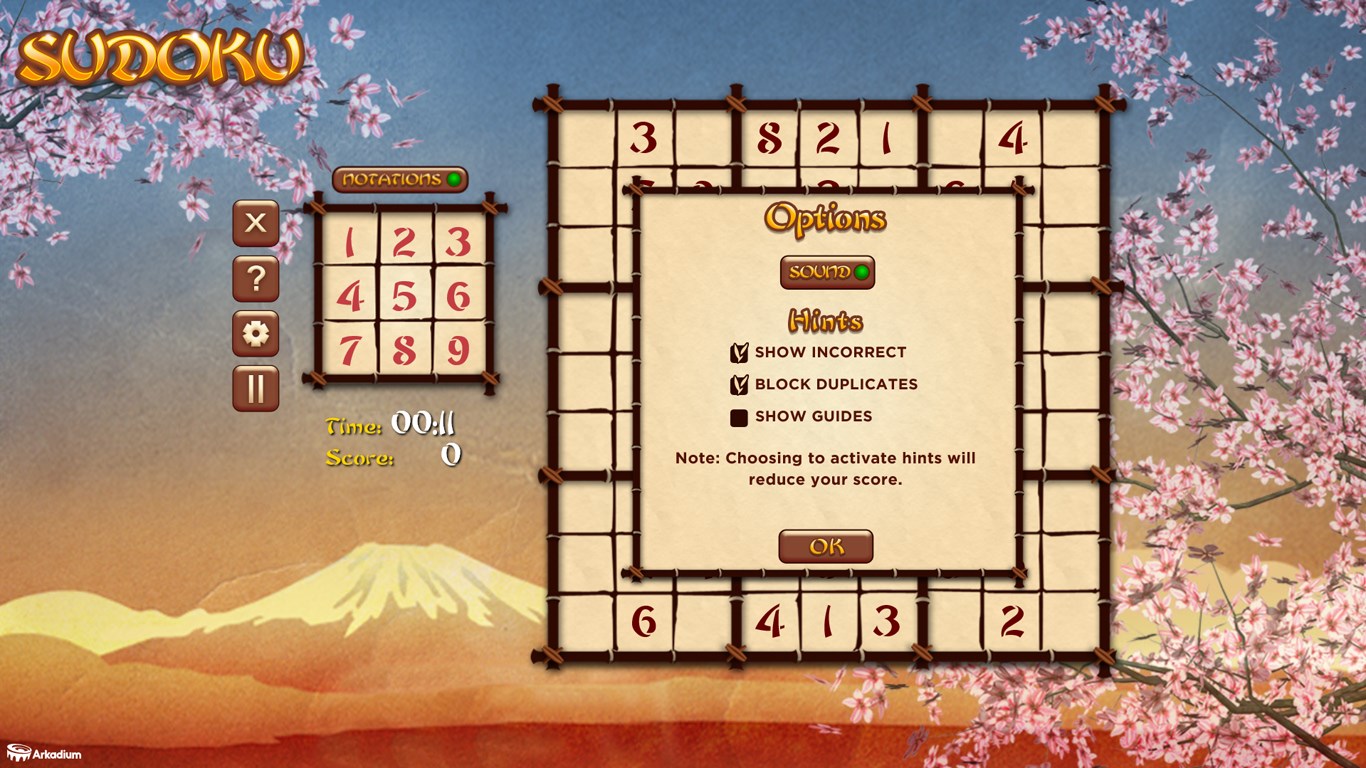
Task: Confirm options with the OK button
Action: click(825, 546)
